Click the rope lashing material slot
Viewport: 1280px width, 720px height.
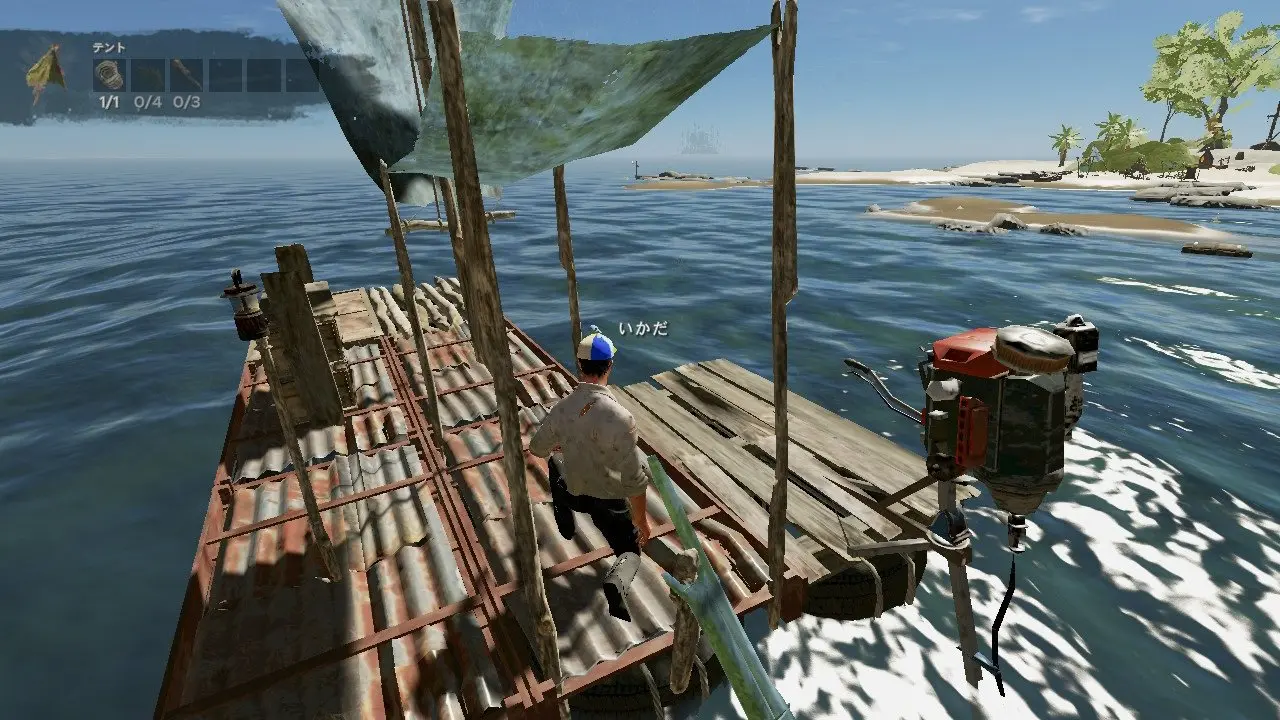(109, 75)
